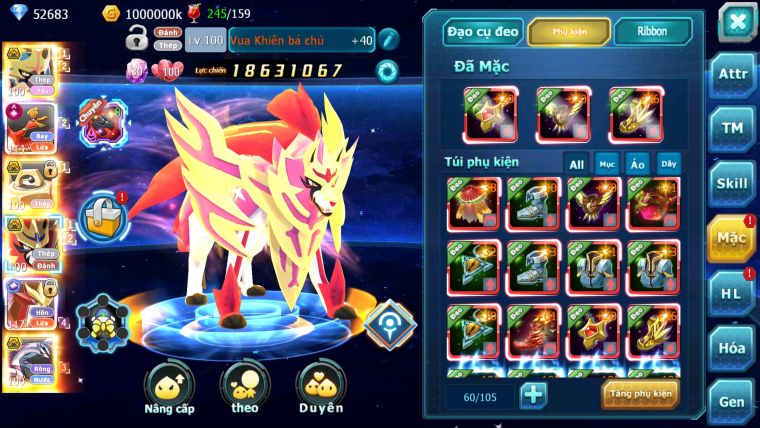Open the Ribbon tab
Viewport: 760px width, 428px height.
coord(652,31)
